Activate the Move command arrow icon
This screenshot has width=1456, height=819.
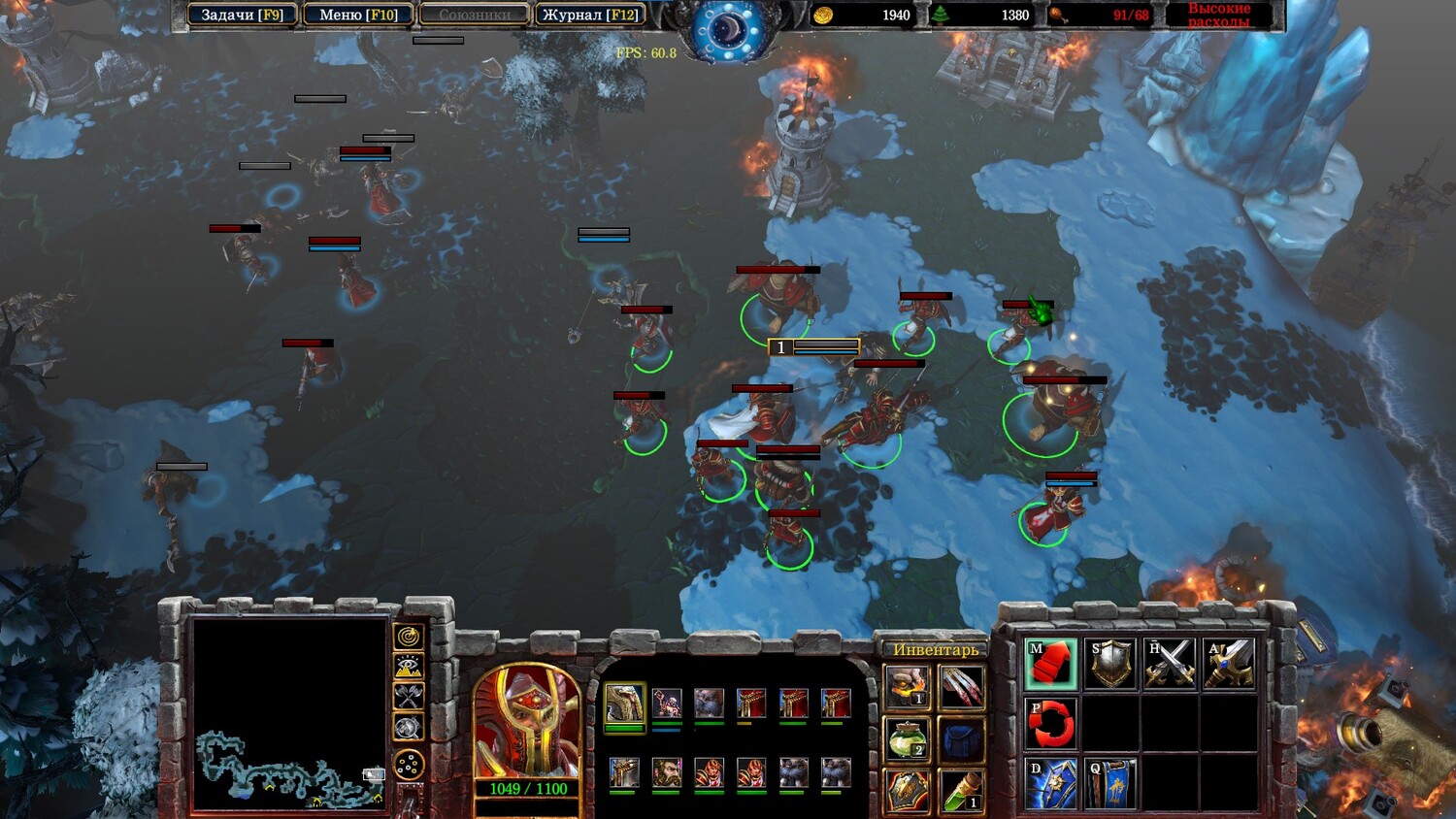(1051, 665)
